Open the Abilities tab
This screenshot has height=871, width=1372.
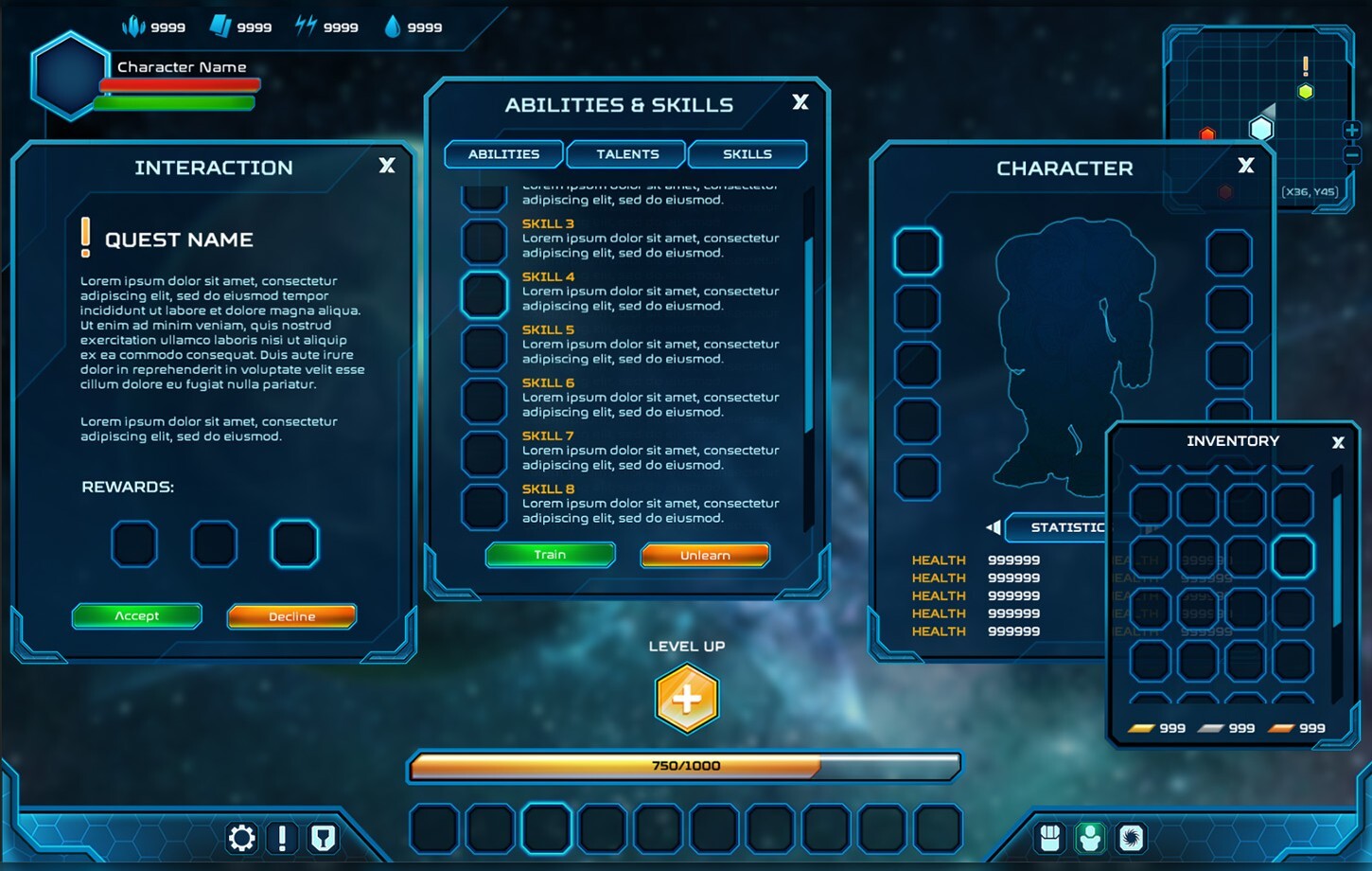(x=503, y=153)
